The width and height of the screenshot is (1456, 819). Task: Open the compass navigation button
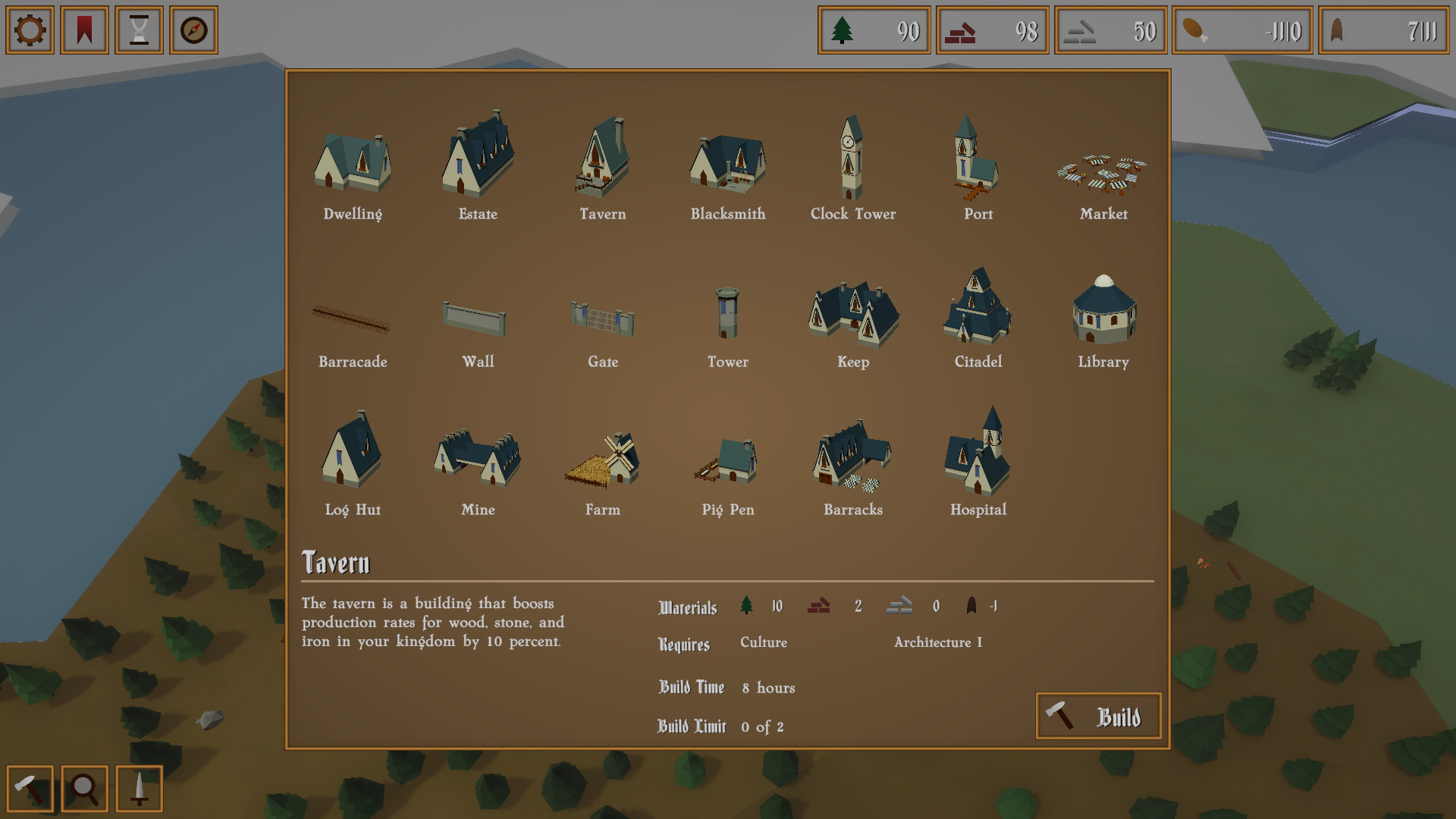[194, 30]
